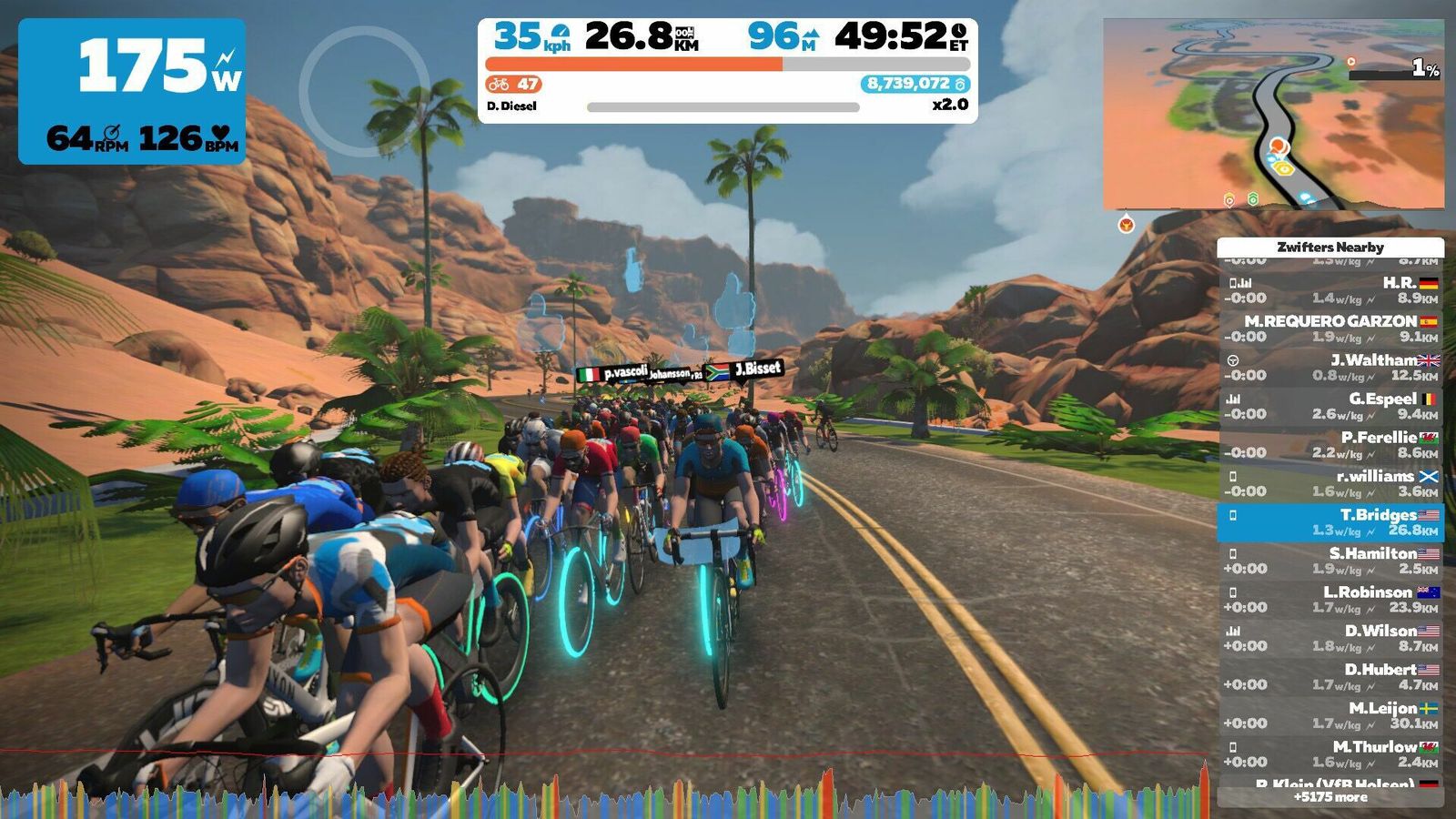
Task: Select S.Hamilton in Zwifters Nearby
Action: (1330, 561)
